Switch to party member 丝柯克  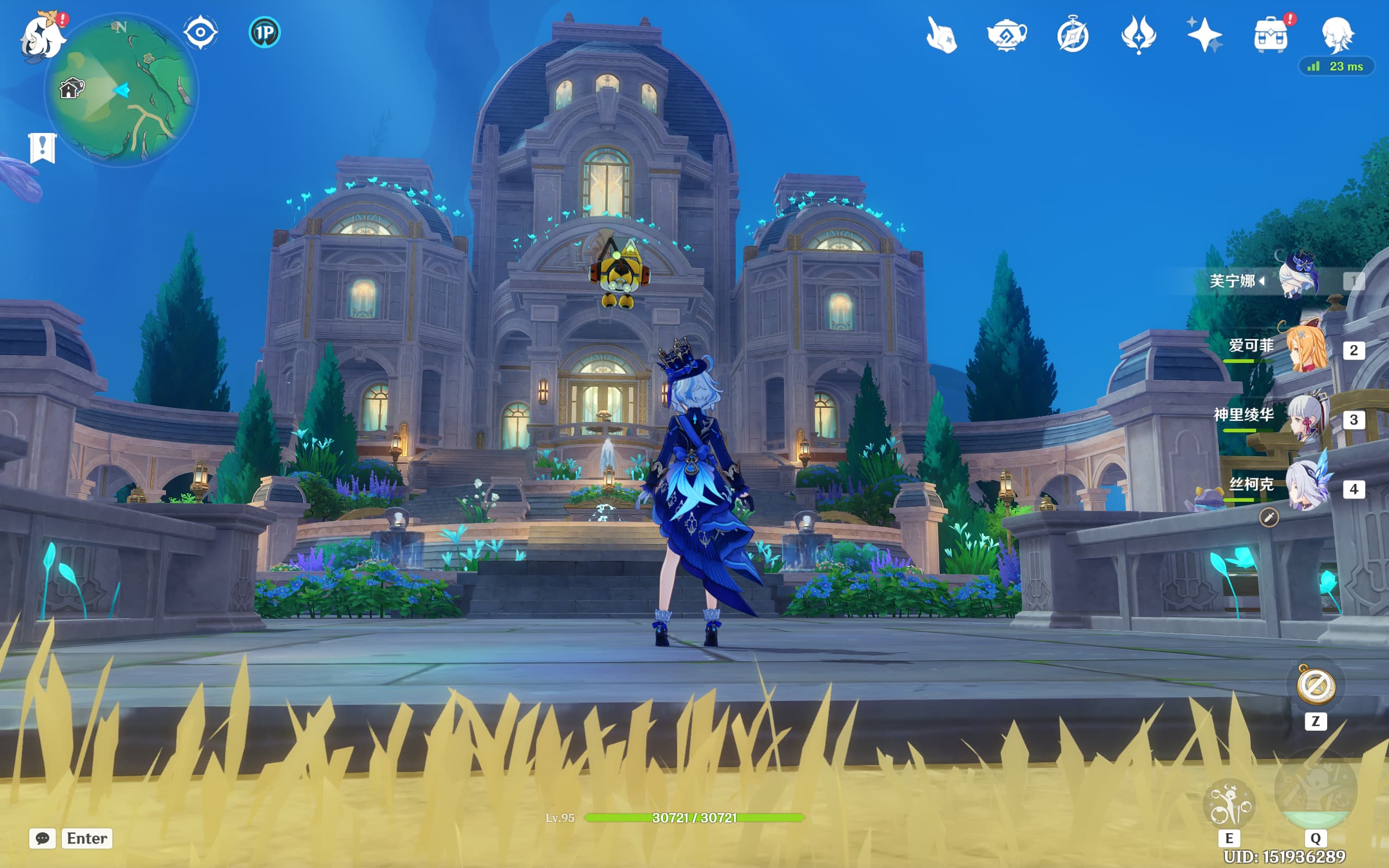point(1306,486)
